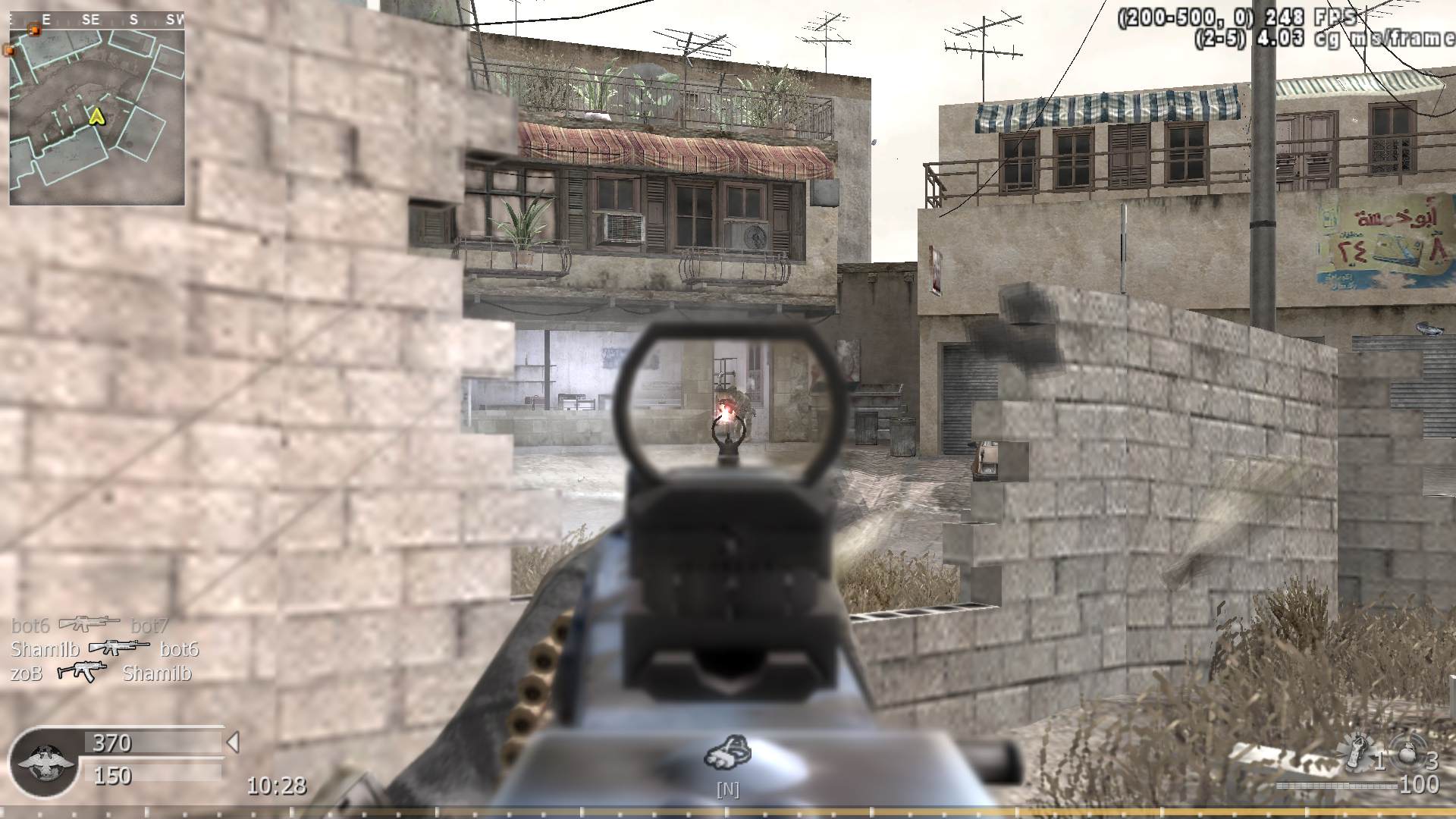Screen dimensions: 1456x819
Task: Click bot7's name in the killfeed
Action: click(x=149, y=626)
